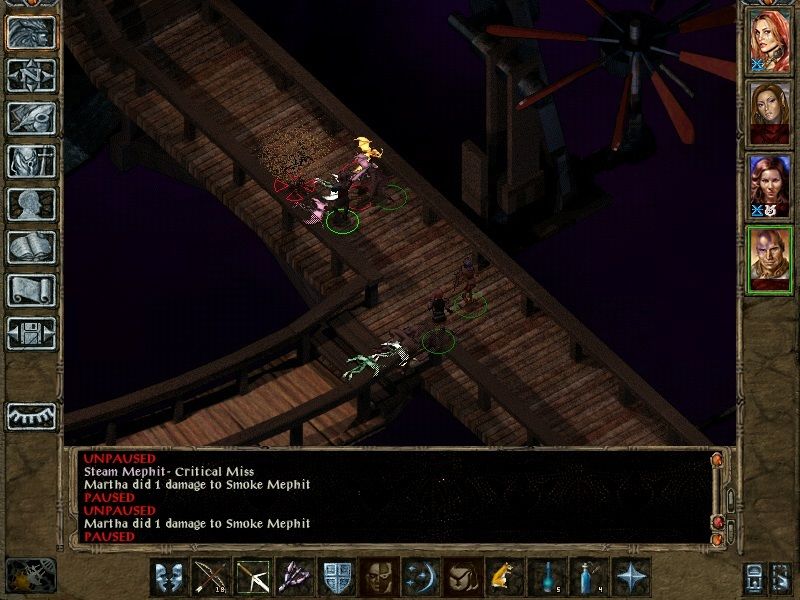Open the priest scroll button

click(31, 290)
